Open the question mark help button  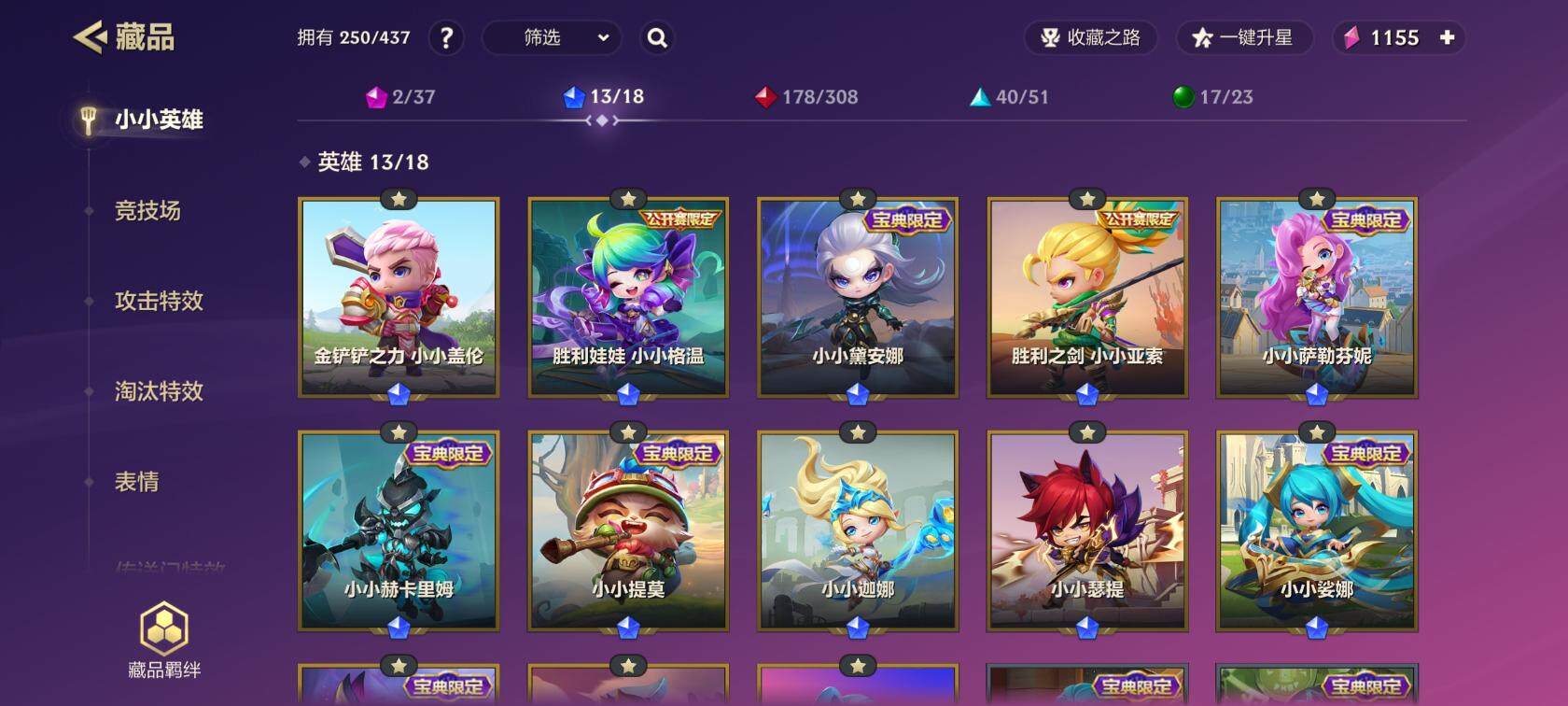pyautogui.click(x=446, y=38)
